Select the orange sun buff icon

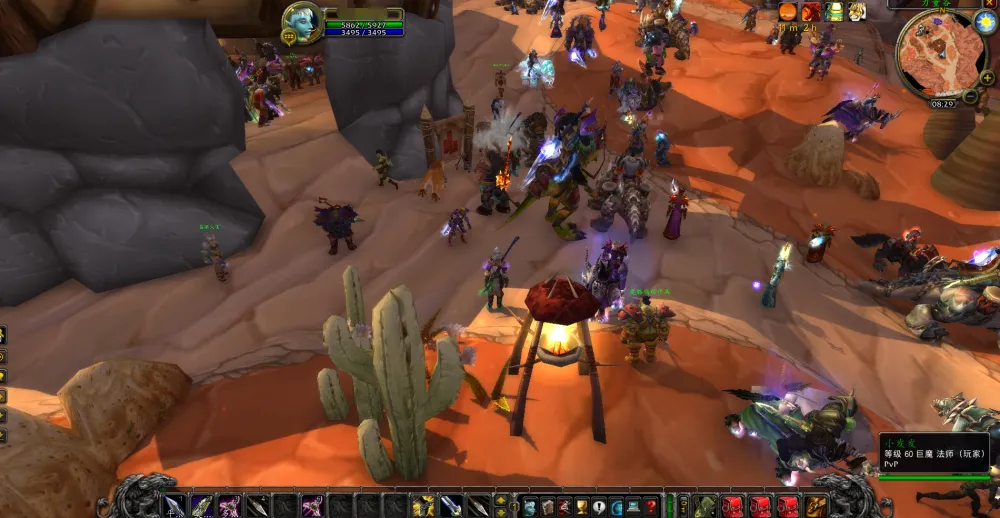[x=788, y=12]
